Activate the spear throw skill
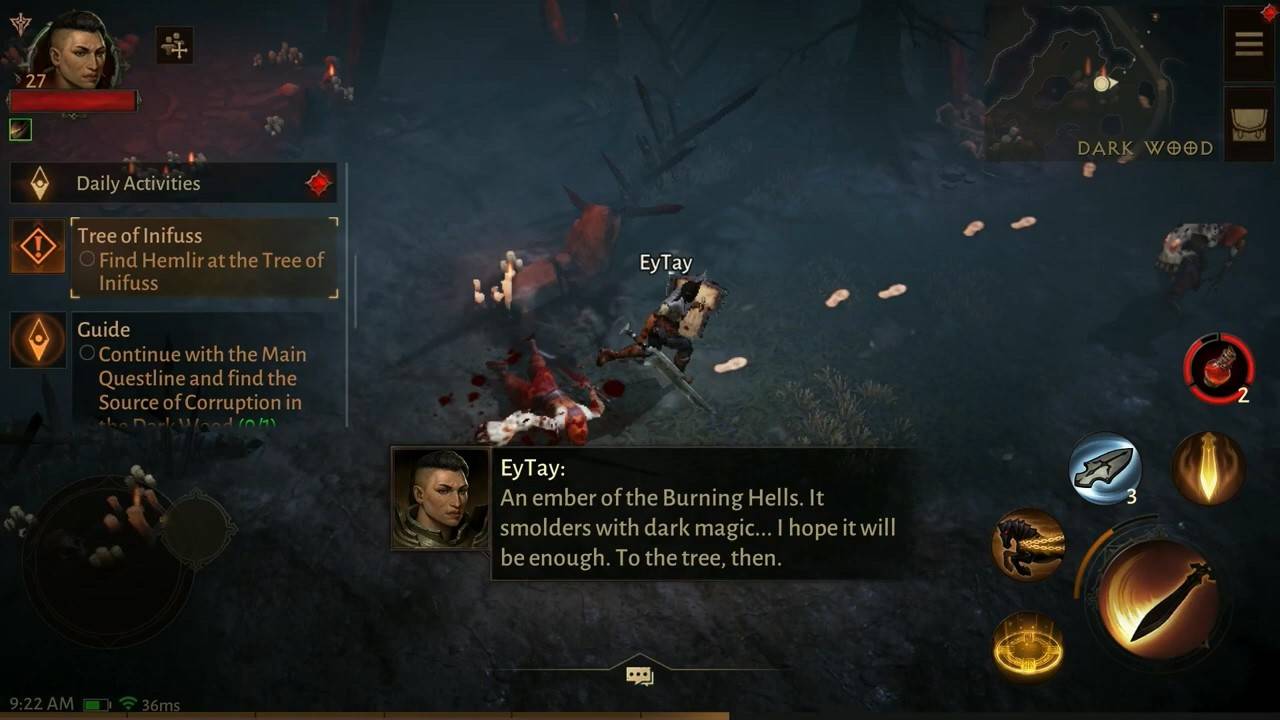The height and width of the screenshot is (720, 1280). pos(1104,468)
